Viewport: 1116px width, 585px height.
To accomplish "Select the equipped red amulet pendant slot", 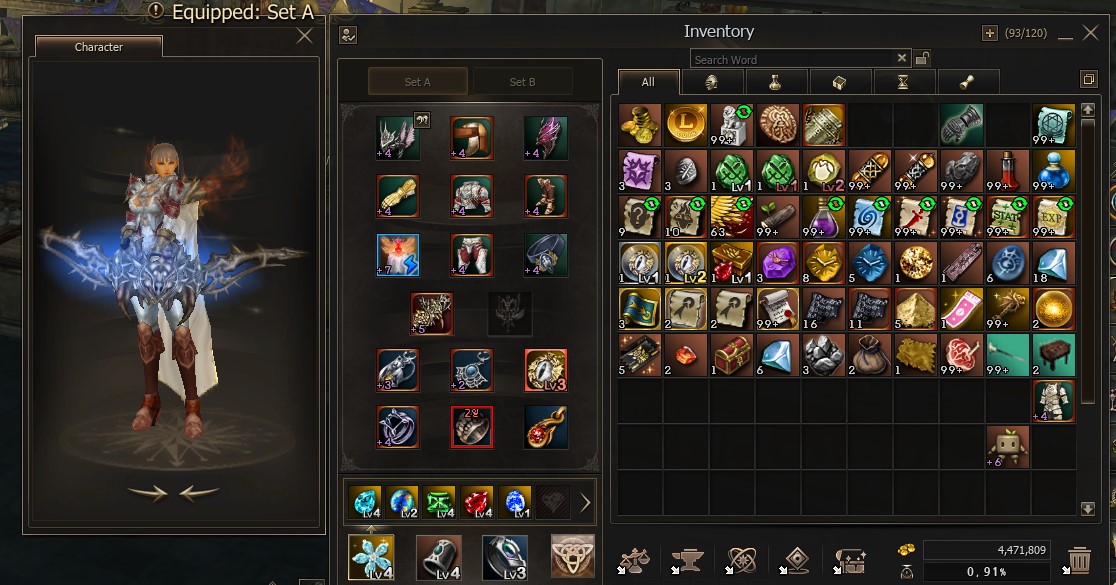I will 546,427.
